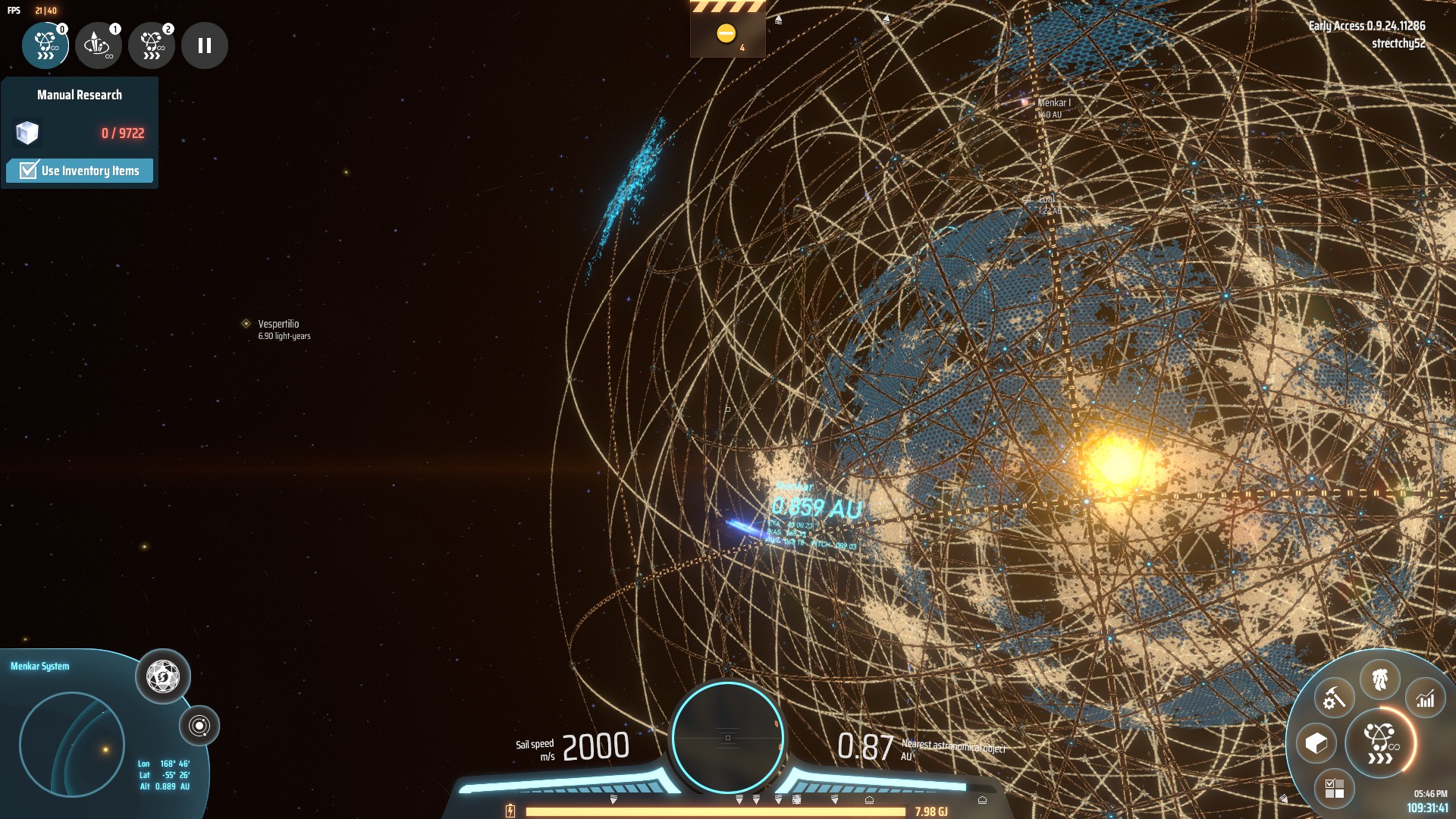Click the warning indicator showing 4 alerts
Viewport: 1456px width, 819px height.
(x=727, y=33)
